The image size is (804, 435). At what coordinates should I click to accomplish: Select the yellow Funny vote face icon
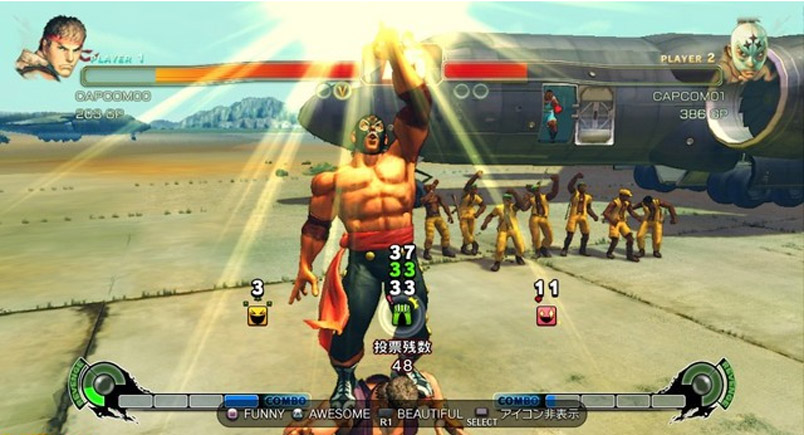(x=257, y=315)
